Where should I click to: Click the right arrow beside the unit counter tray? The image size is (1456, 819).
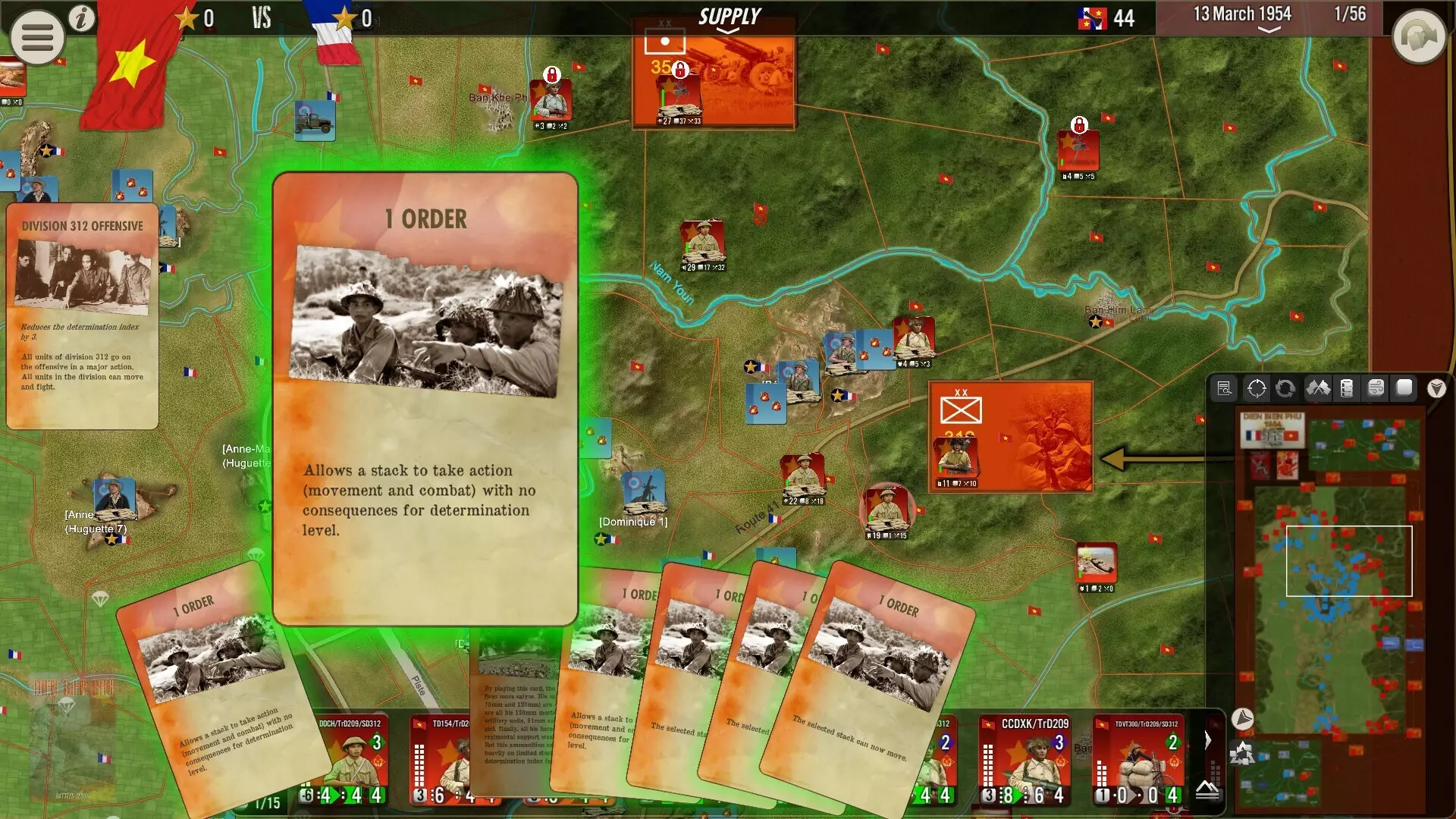pos(1208,740)
